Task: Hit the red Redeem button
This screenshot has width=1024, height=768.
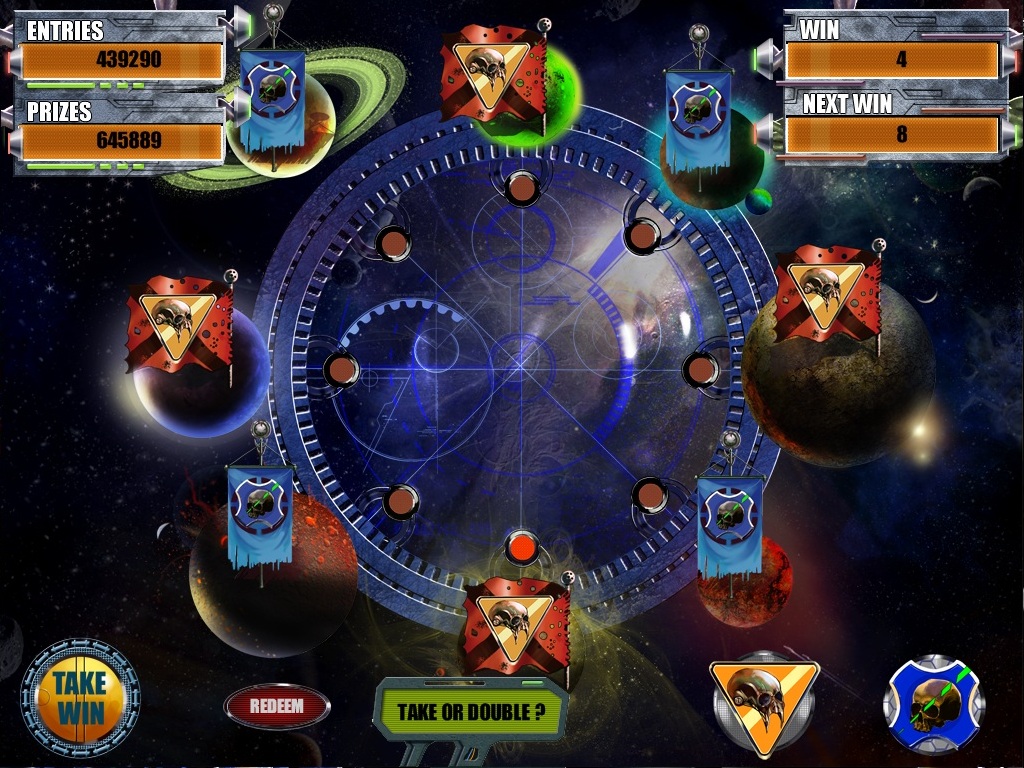Action: (x=276, y=706)
